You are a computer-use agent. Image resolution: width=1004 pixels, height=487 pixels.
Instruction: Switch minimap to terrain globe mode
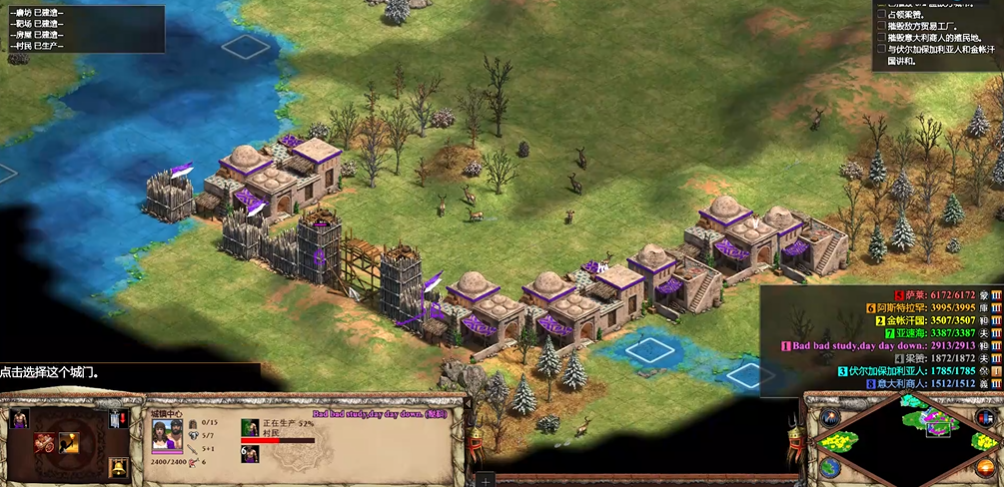pyautogui.click(x=831, y=467)
